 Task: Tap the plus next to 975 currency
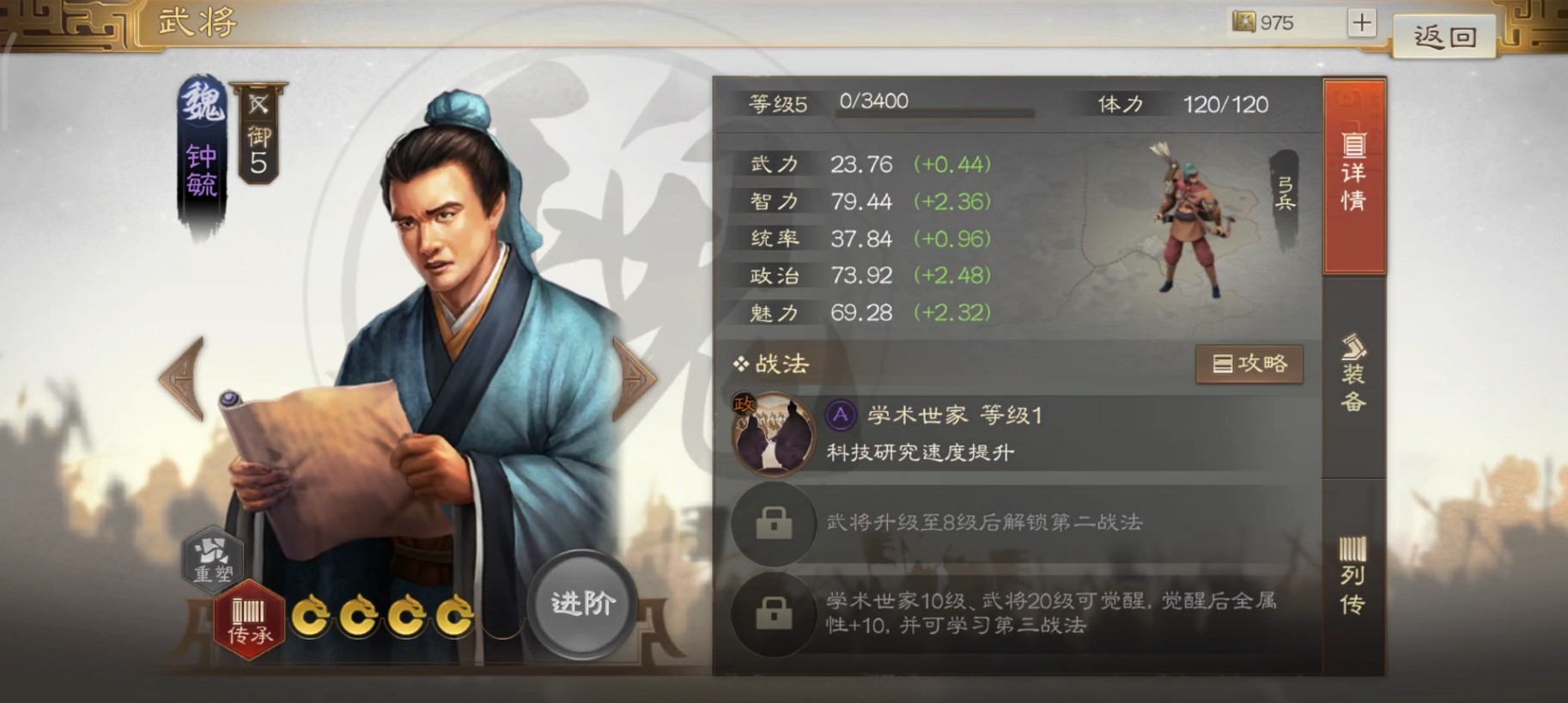pos(1360,22)
